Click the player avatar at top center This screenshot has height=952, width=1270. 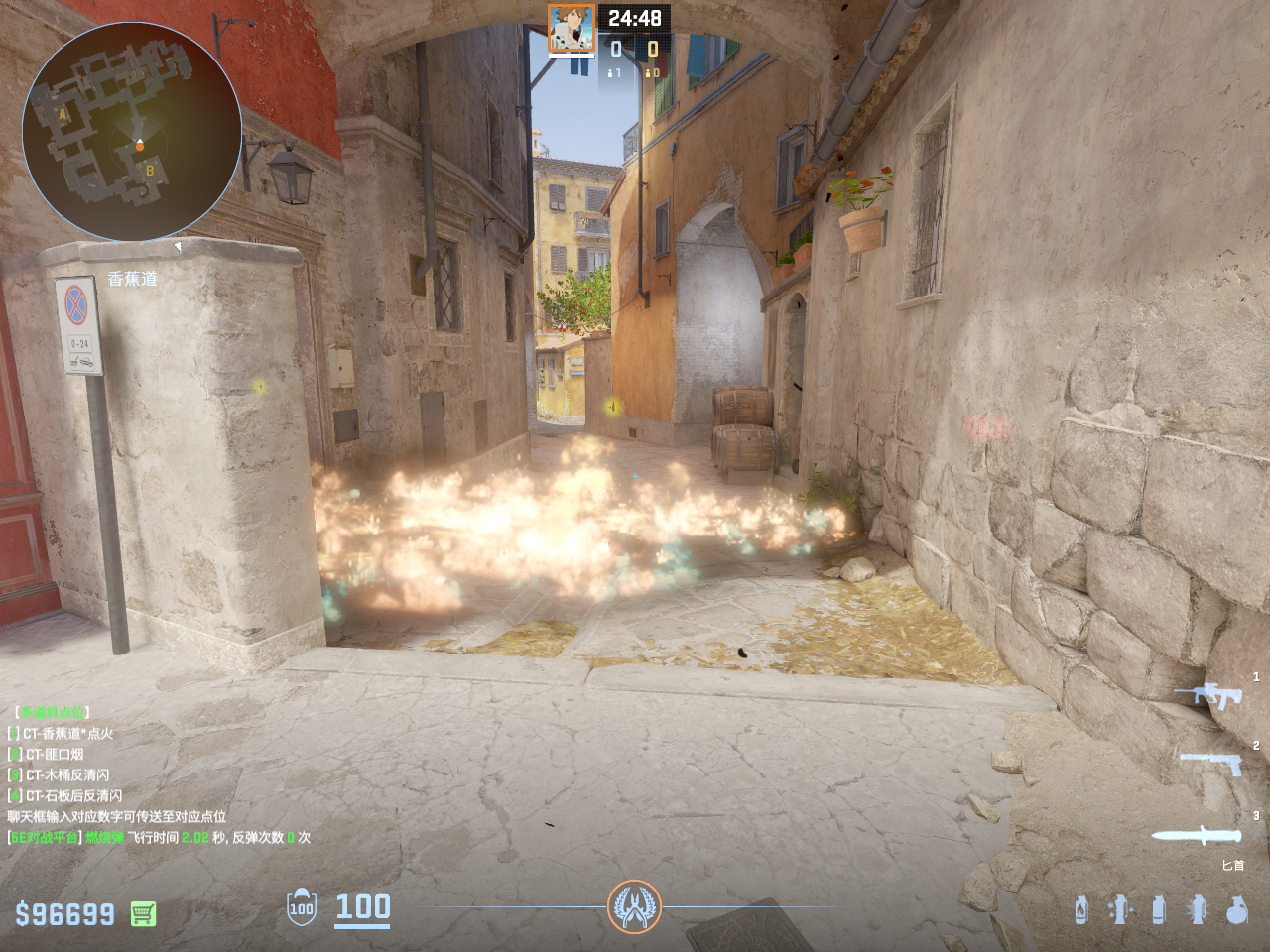(x=571, y=29)
